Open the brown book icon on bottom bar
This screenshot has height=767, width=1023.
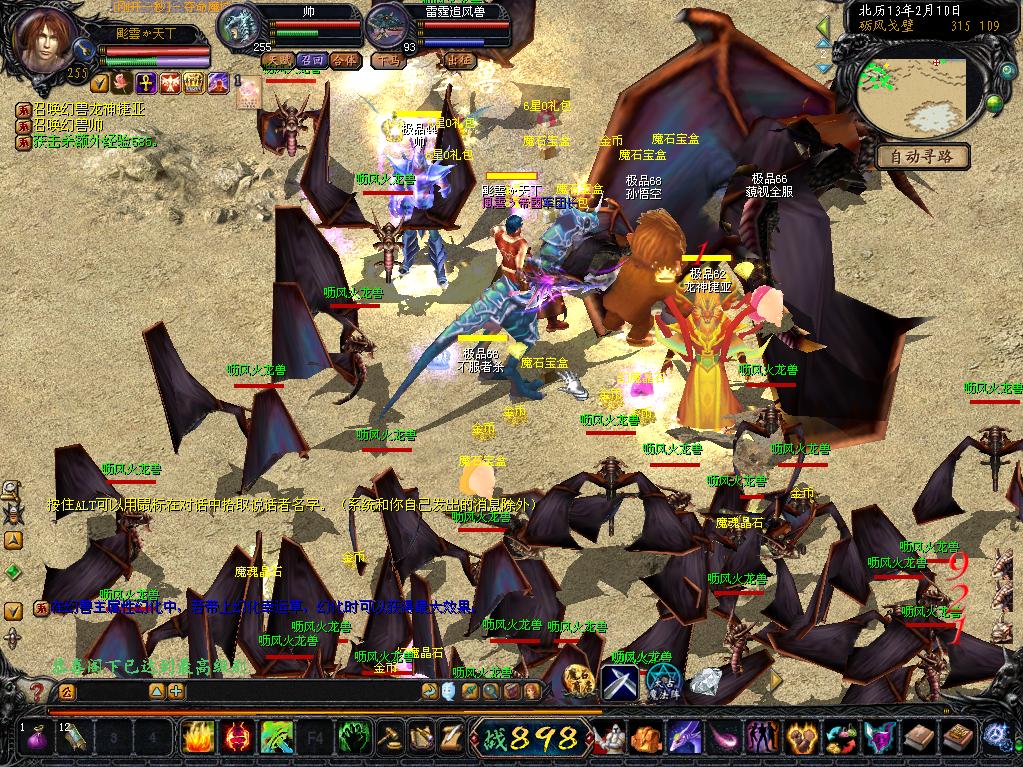(918, 738)
